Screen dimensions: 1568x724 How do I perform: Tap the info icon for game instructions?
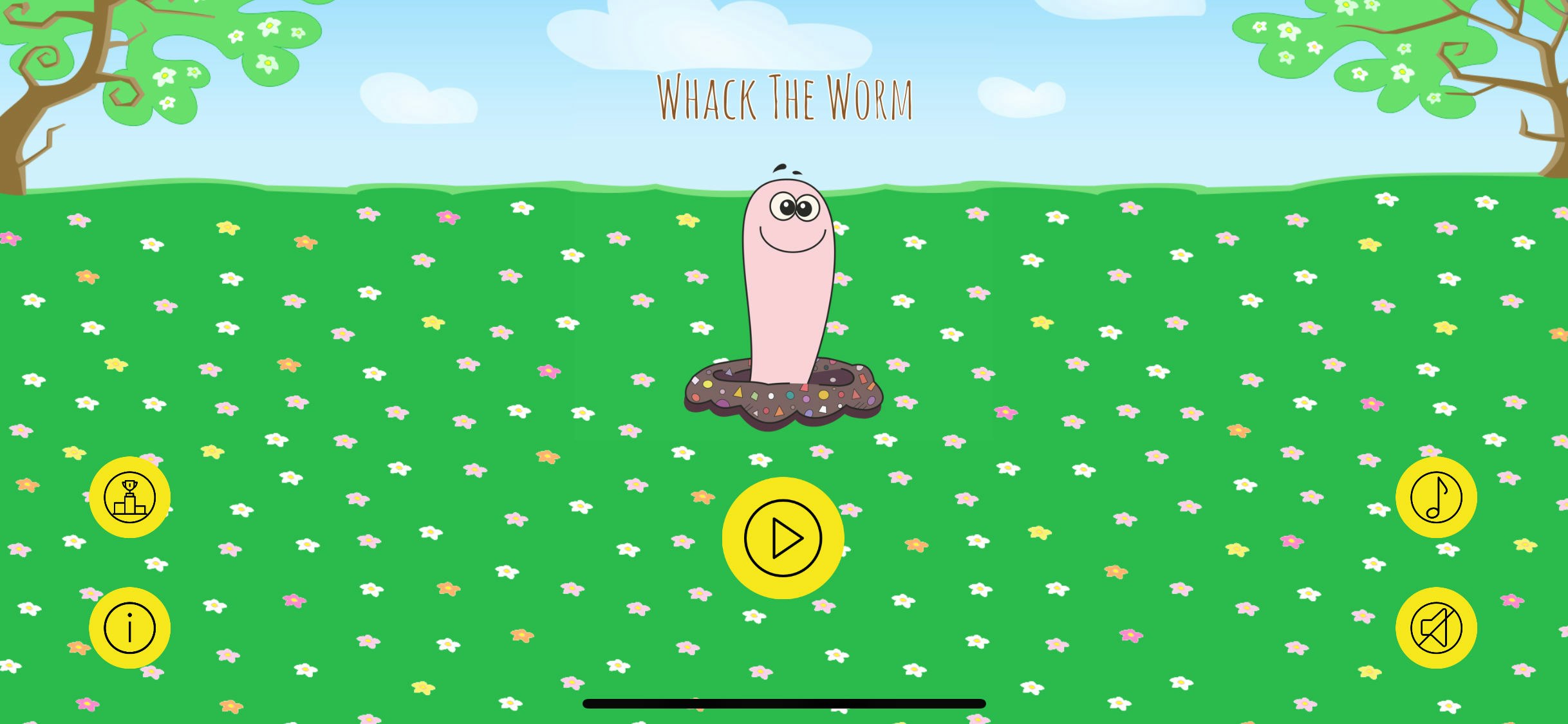129,626
